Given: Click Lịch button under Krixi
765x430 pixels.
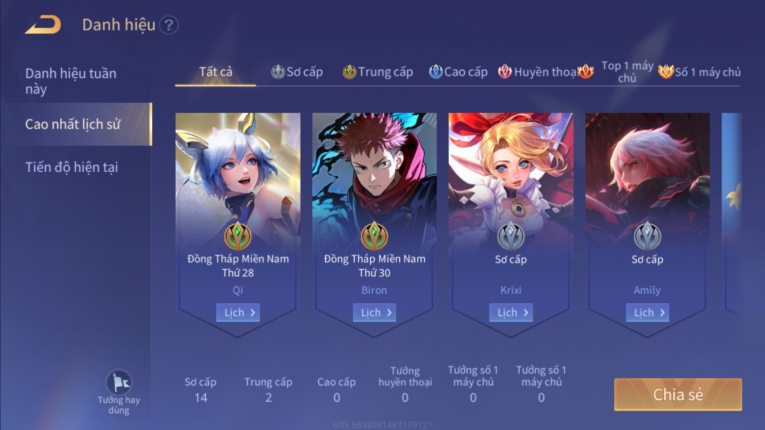Looking at the screenshot, I should pyautogui.click(x=511, y=313).
